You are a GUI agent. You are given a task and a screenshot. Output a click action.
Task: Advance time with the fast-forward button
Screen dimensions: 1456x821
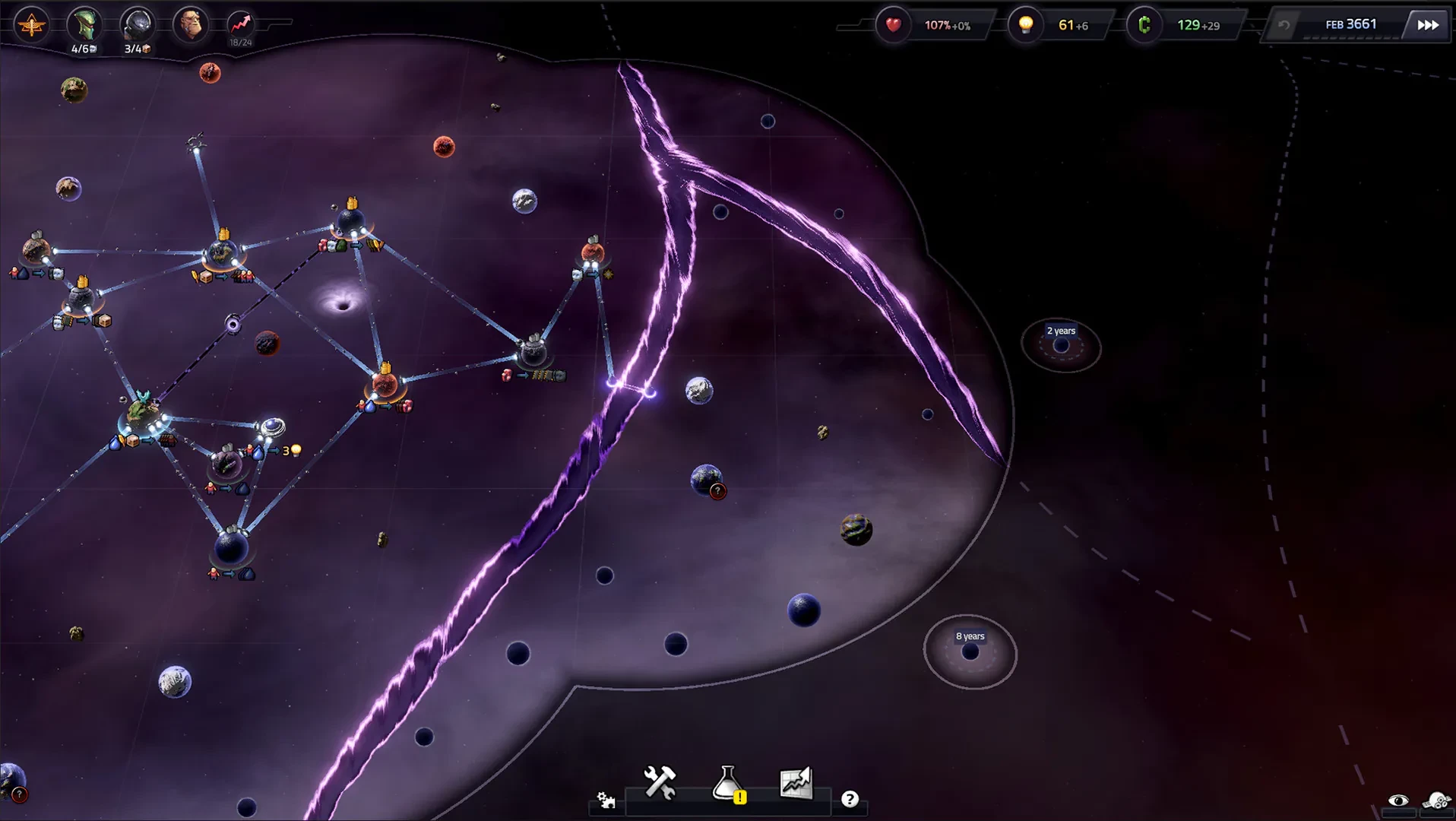(x=1428, y=25)
